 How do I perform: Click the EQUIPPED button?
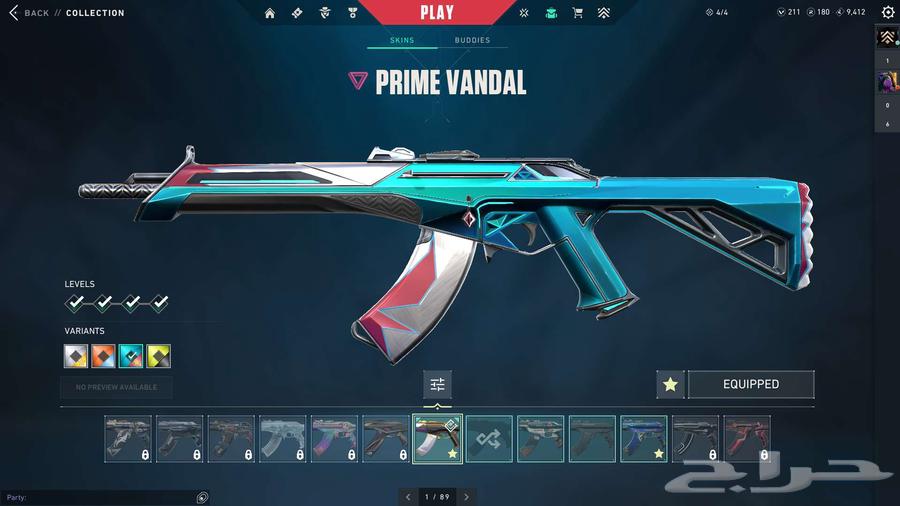(750, 384)
